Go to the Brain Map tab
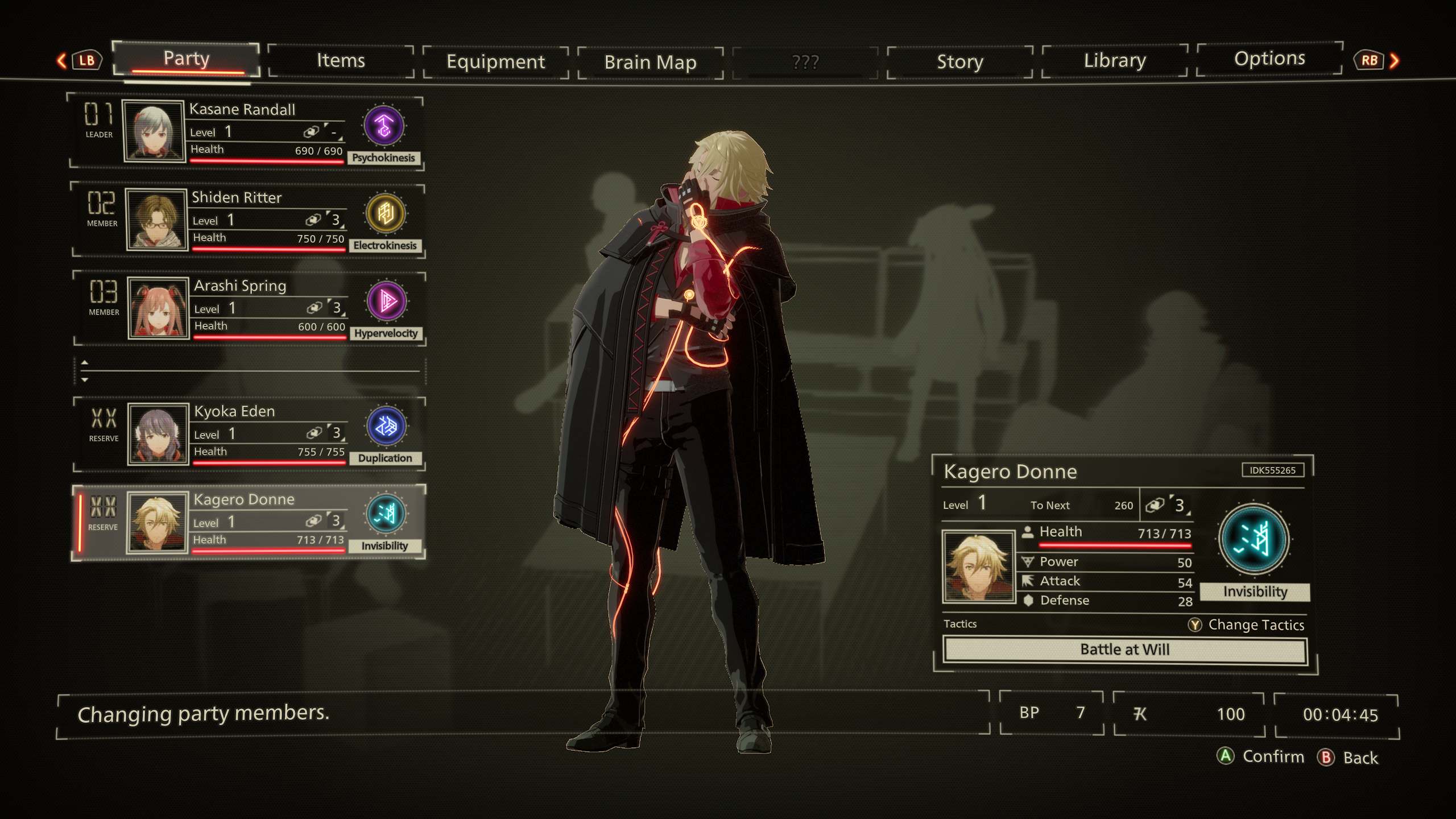 pos(650,63)
